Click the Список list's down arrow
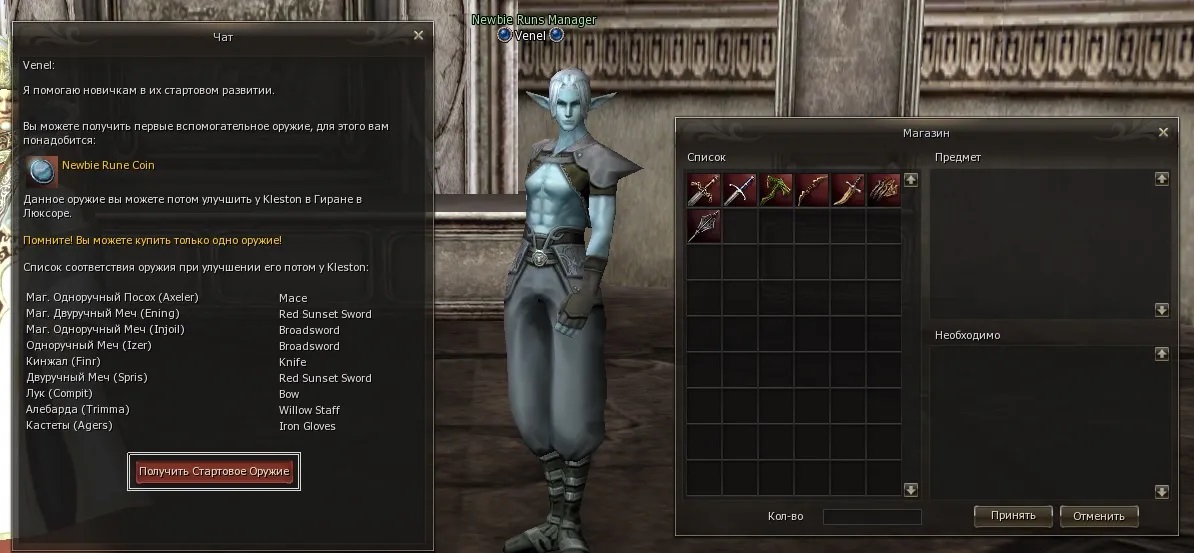Viewport: 1194px width, 553px height. (x=911, y=490)
